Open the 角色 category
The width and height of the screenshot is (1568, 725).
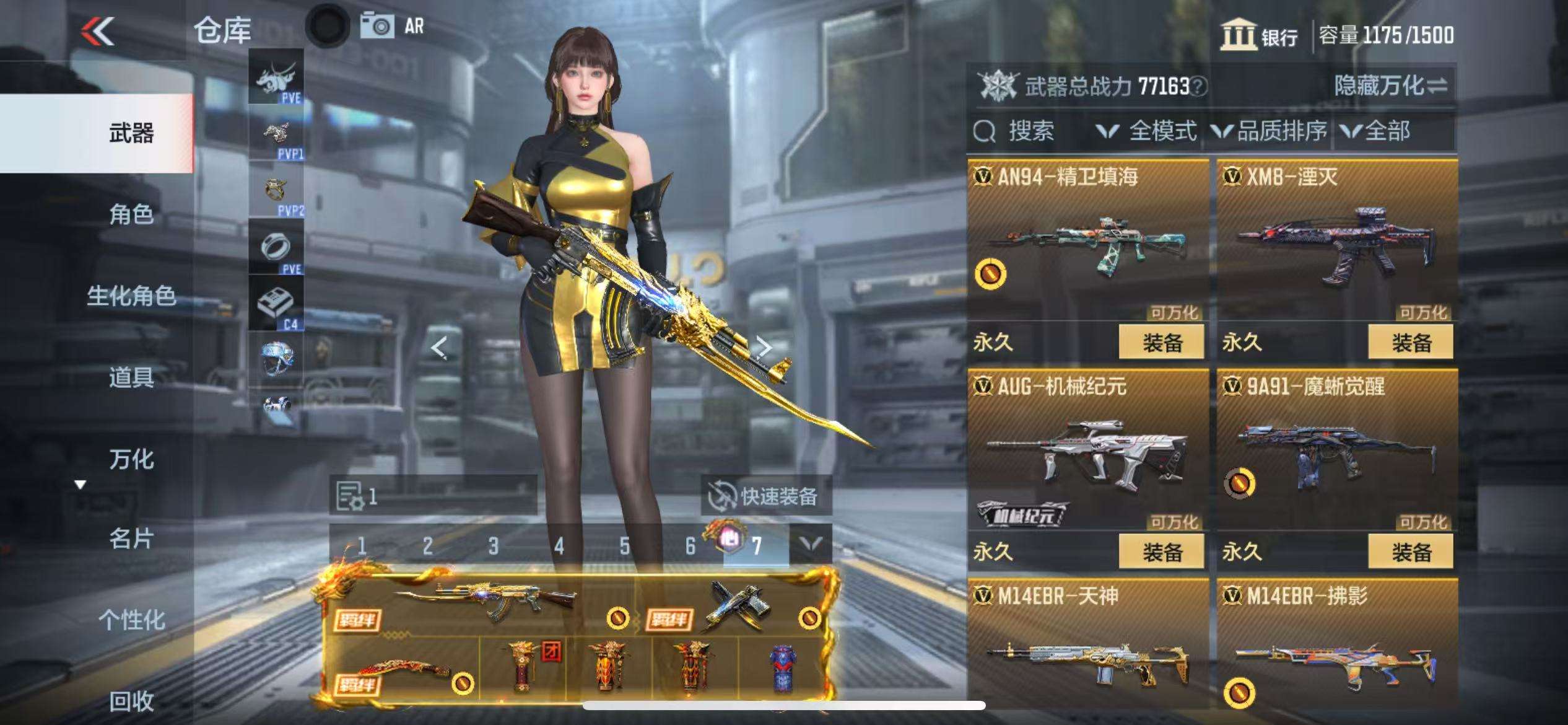(x=131, y=214)
